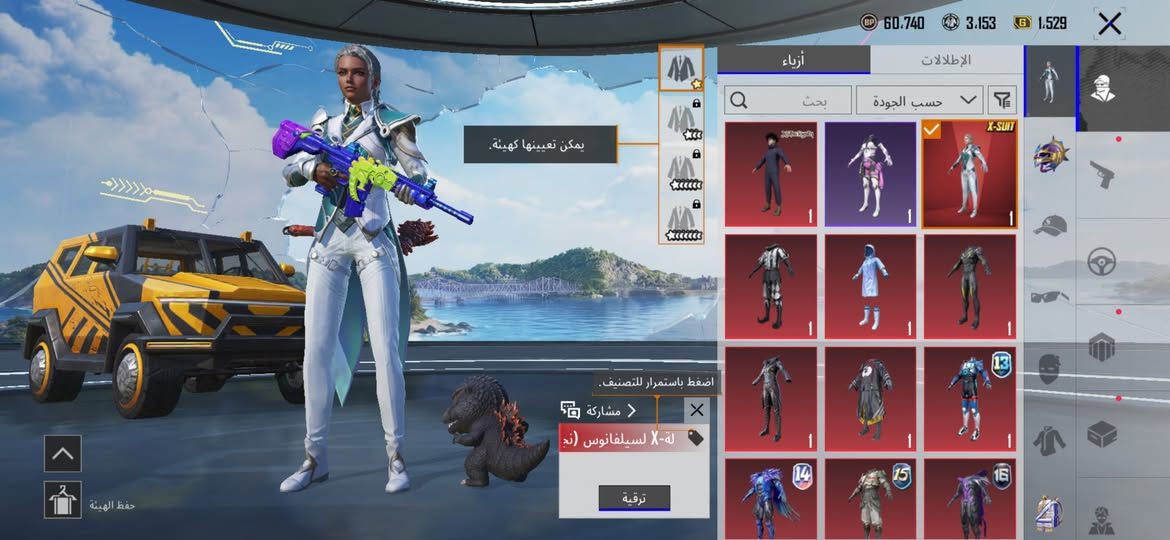Select the checked X-SUIT white outfit tile
This screenshot has height=540, width=1170.
point(969,175)
